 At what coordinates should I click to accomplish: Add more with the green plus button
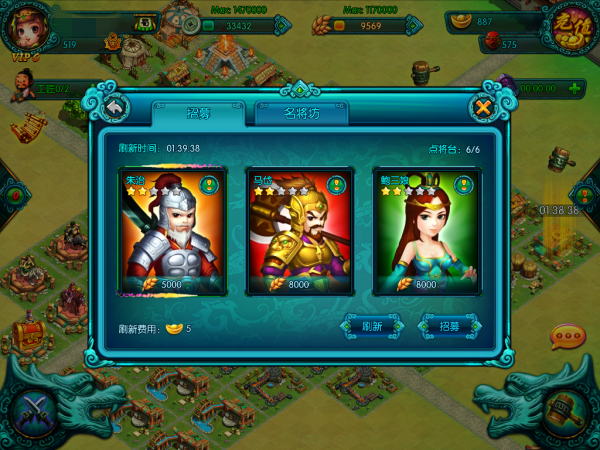(576, 88)
